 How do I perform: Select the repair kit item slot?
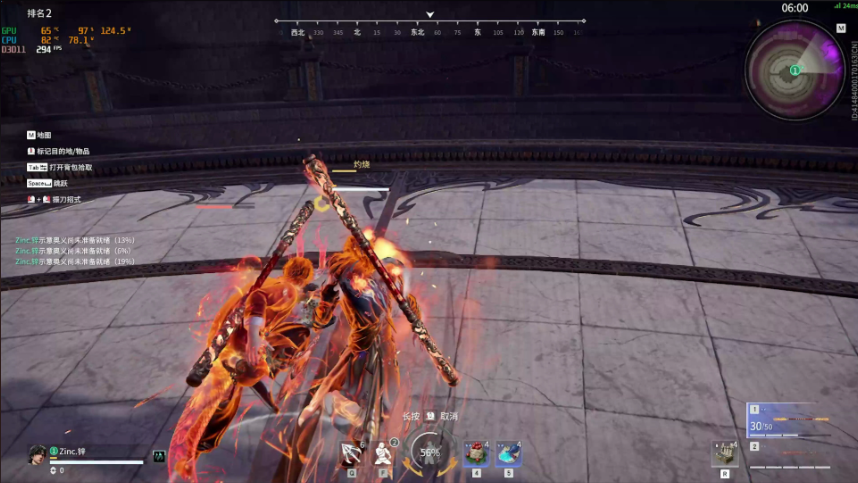click(725, 453)
